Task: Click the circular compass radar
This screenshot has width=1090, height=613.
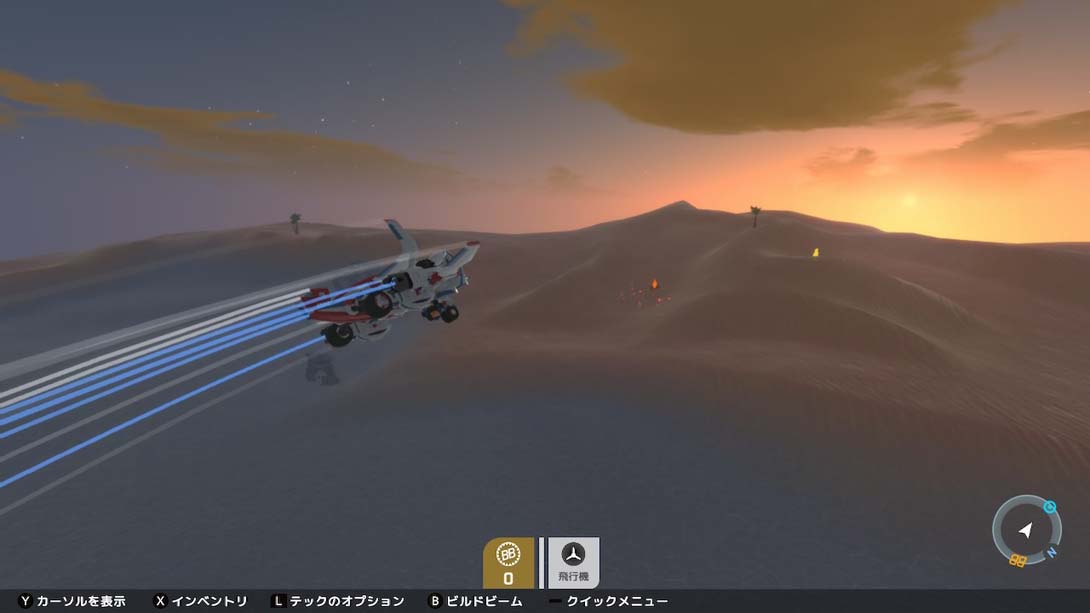Action: (x=1025, y=531)
